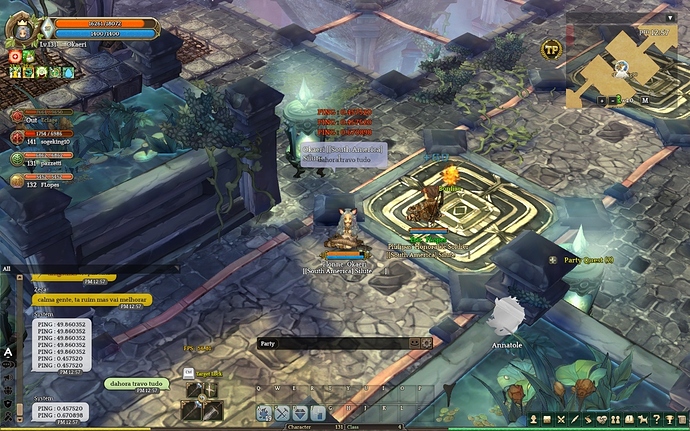Open chat options gear beside emoticon
The width and height of the screenshot is (690, 431).
pyautogui.click(x=427, y=343)
